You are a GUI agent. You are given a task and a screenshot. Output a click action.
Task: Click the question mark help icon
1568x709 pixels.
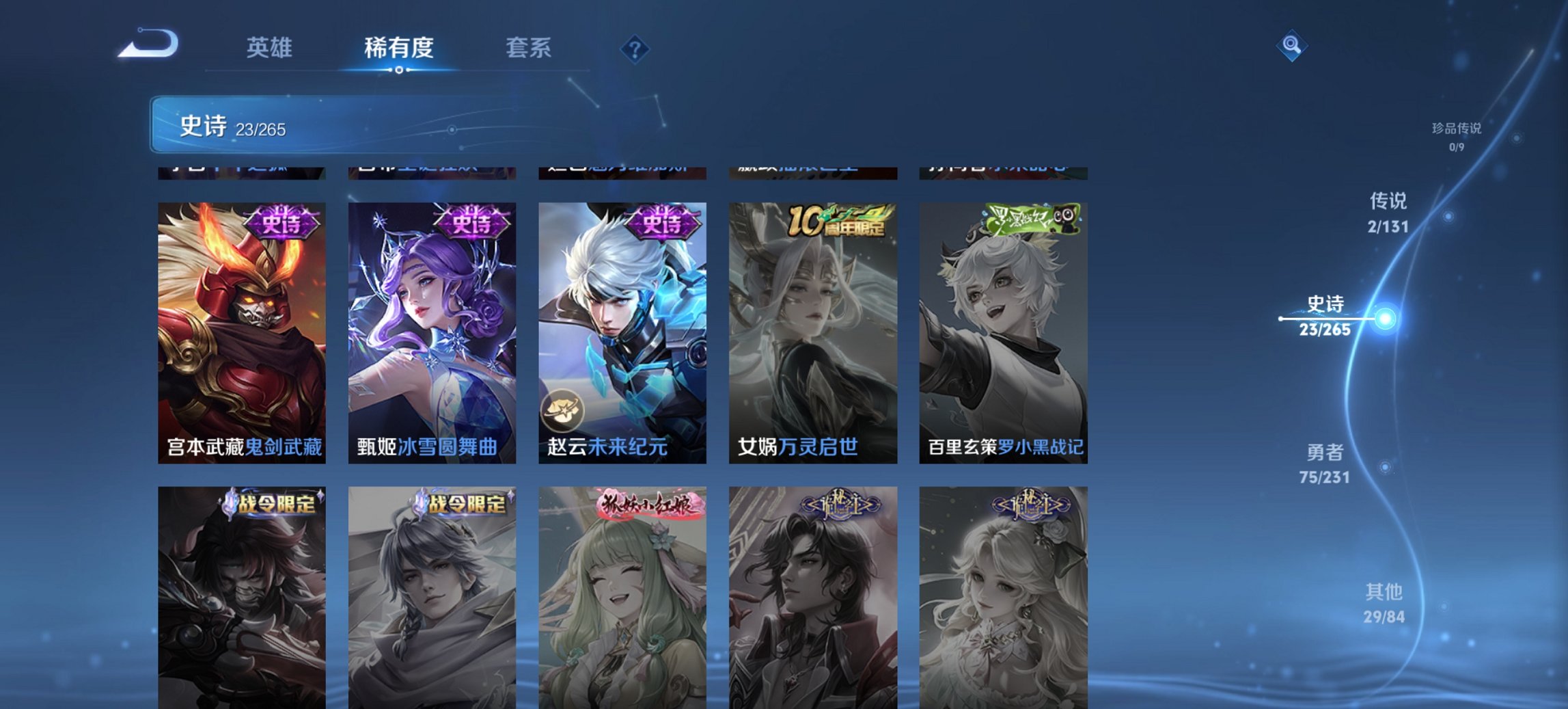635,49
